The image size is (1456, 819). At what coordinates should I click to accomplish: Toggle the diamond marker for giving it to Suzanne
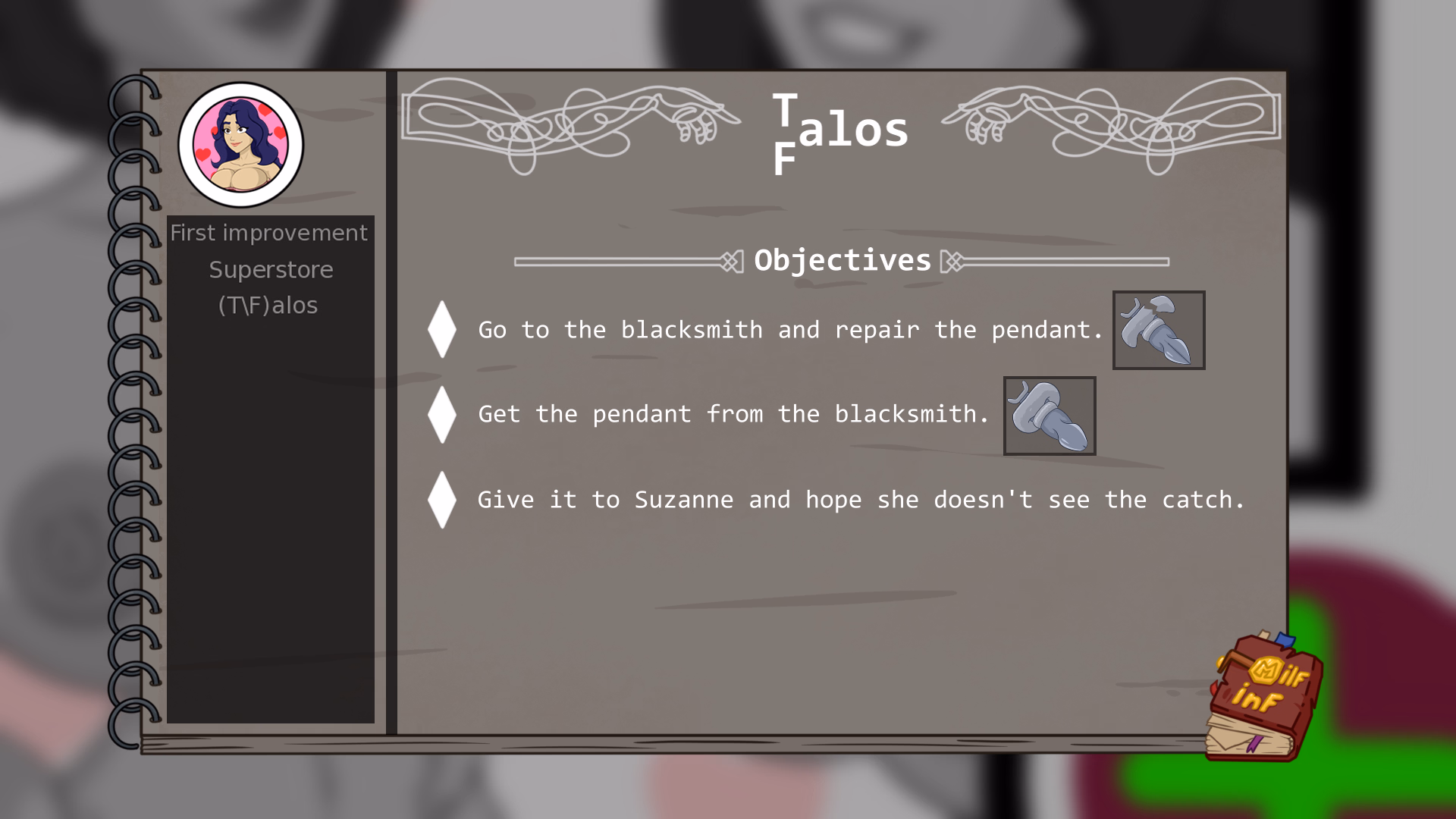pyautogui.click(x=441, y=499)
